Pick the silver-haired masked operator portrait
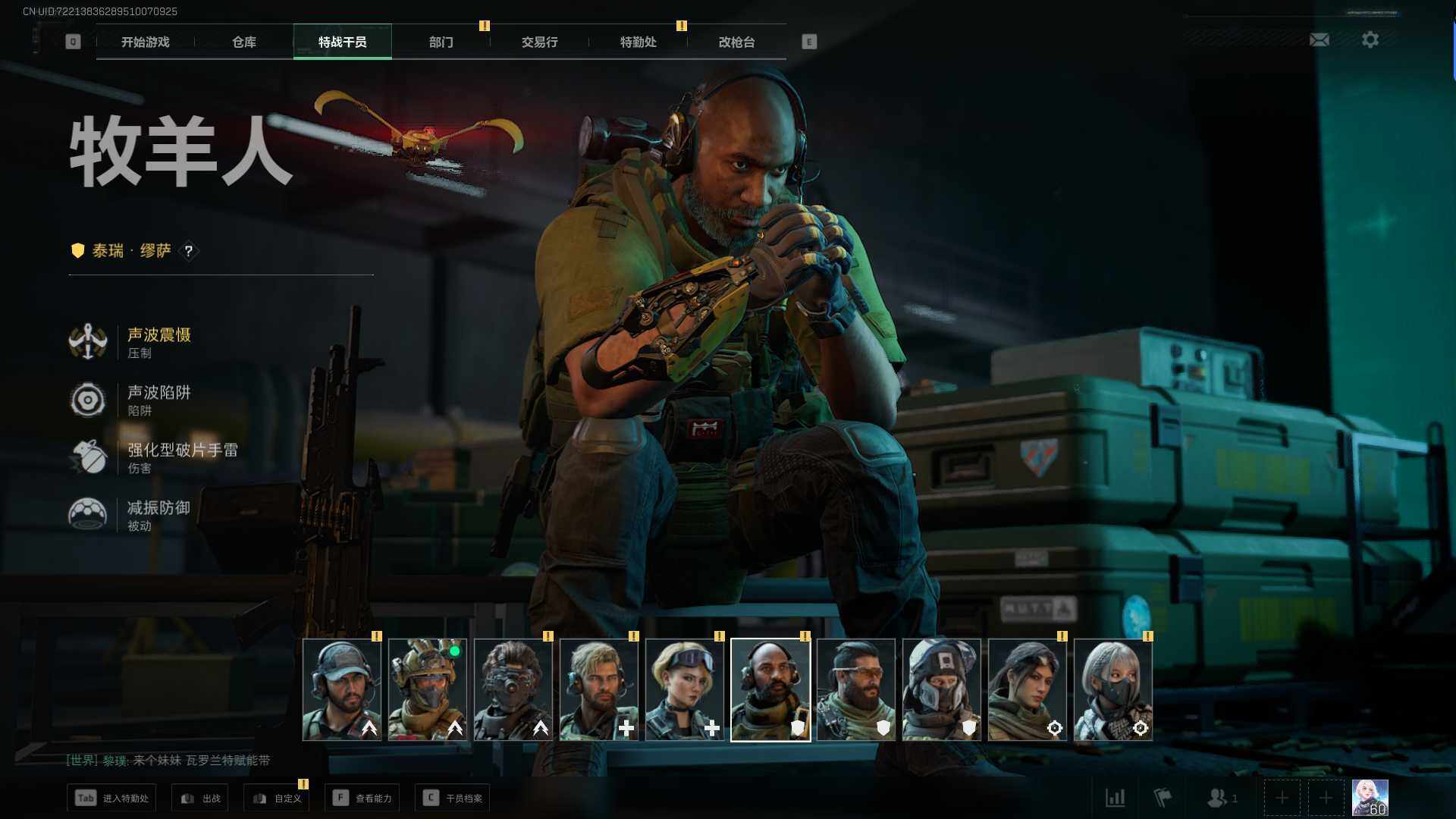 pyautogui.click(x=1112, y=689)
